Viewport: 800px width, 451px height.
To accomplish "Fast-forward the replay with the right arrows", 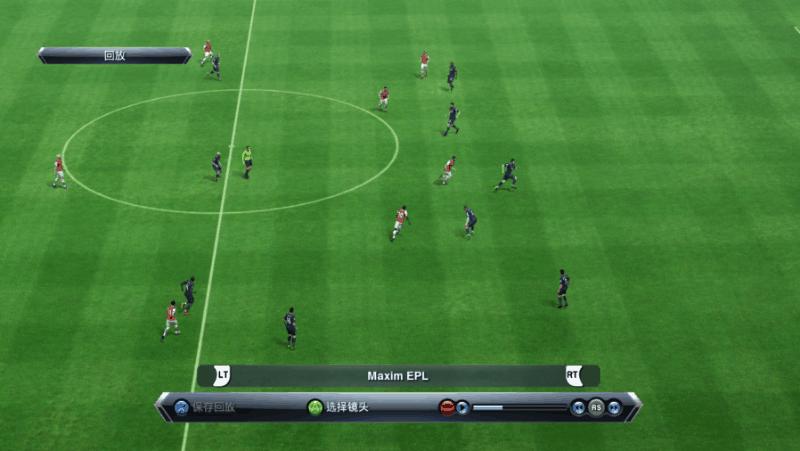I will 614,407.
